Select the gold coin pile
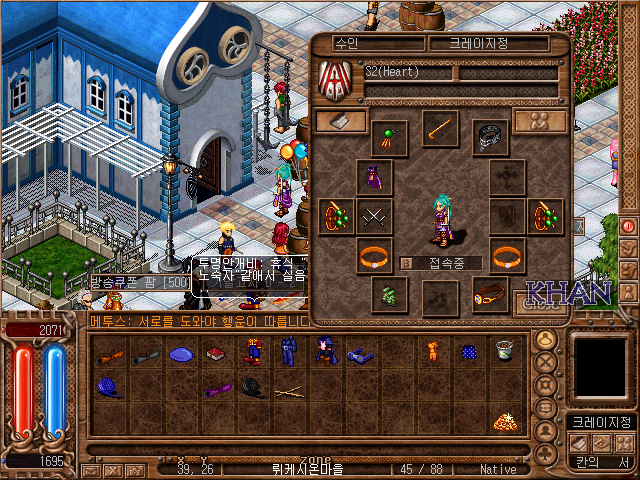The height and width of the screenshot is (480, 640). 503,421
